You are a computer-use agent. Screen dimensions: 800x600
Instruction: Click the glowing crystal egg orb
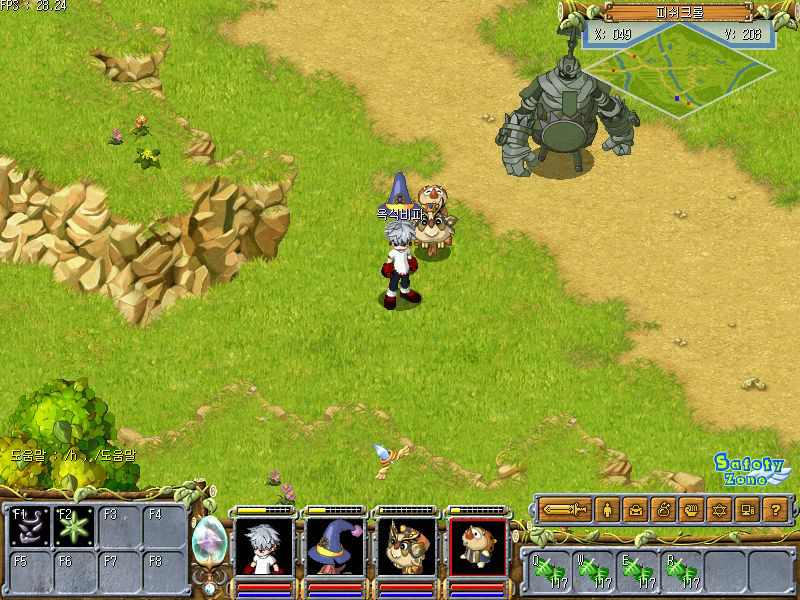(x=209, y=541)
